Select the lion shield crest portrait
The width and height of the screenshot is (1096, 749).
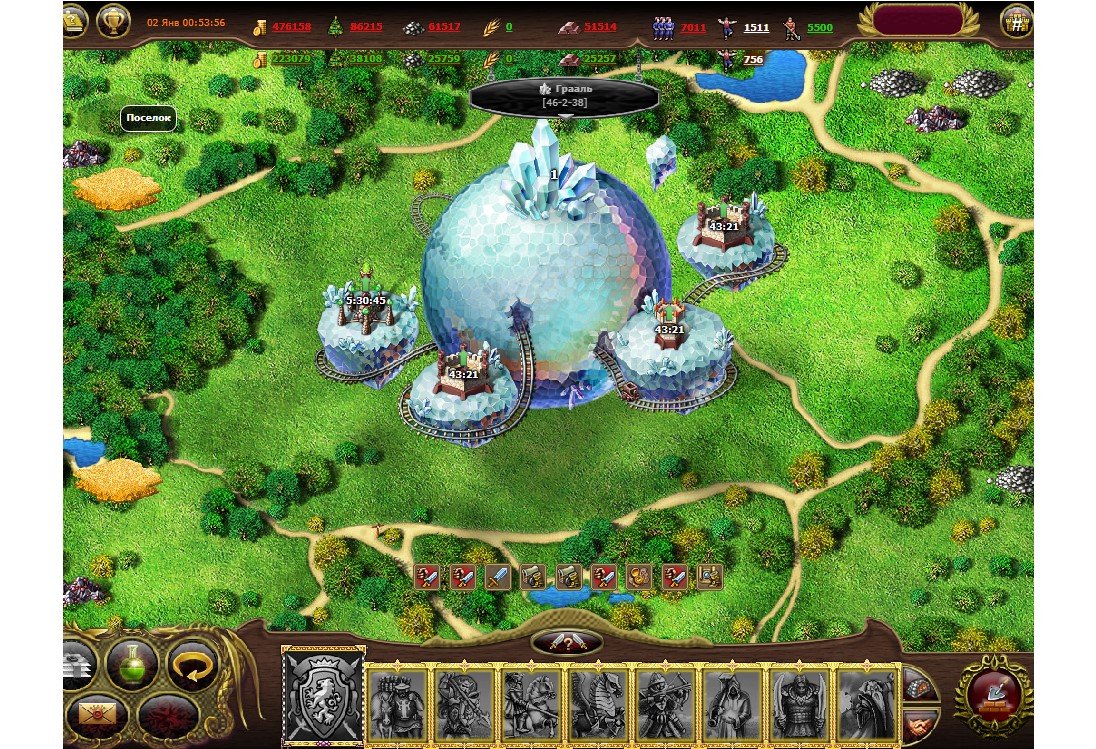323,696
